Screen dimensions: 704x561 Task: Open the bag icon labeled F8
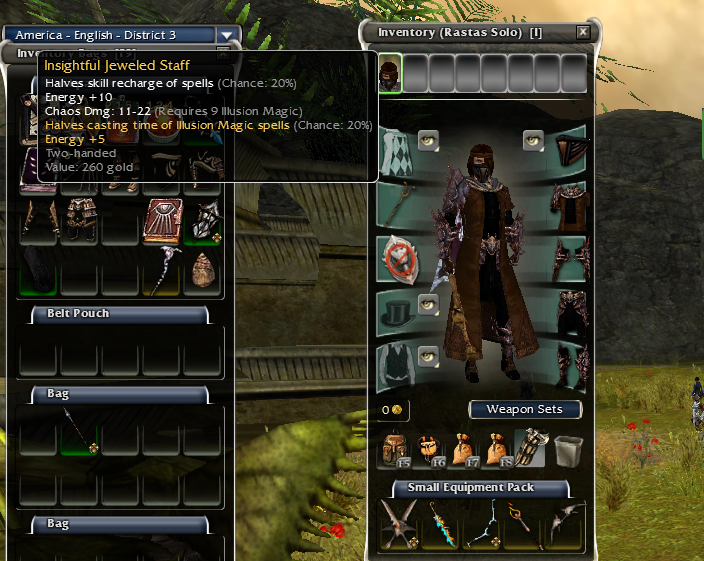(497, 450)
